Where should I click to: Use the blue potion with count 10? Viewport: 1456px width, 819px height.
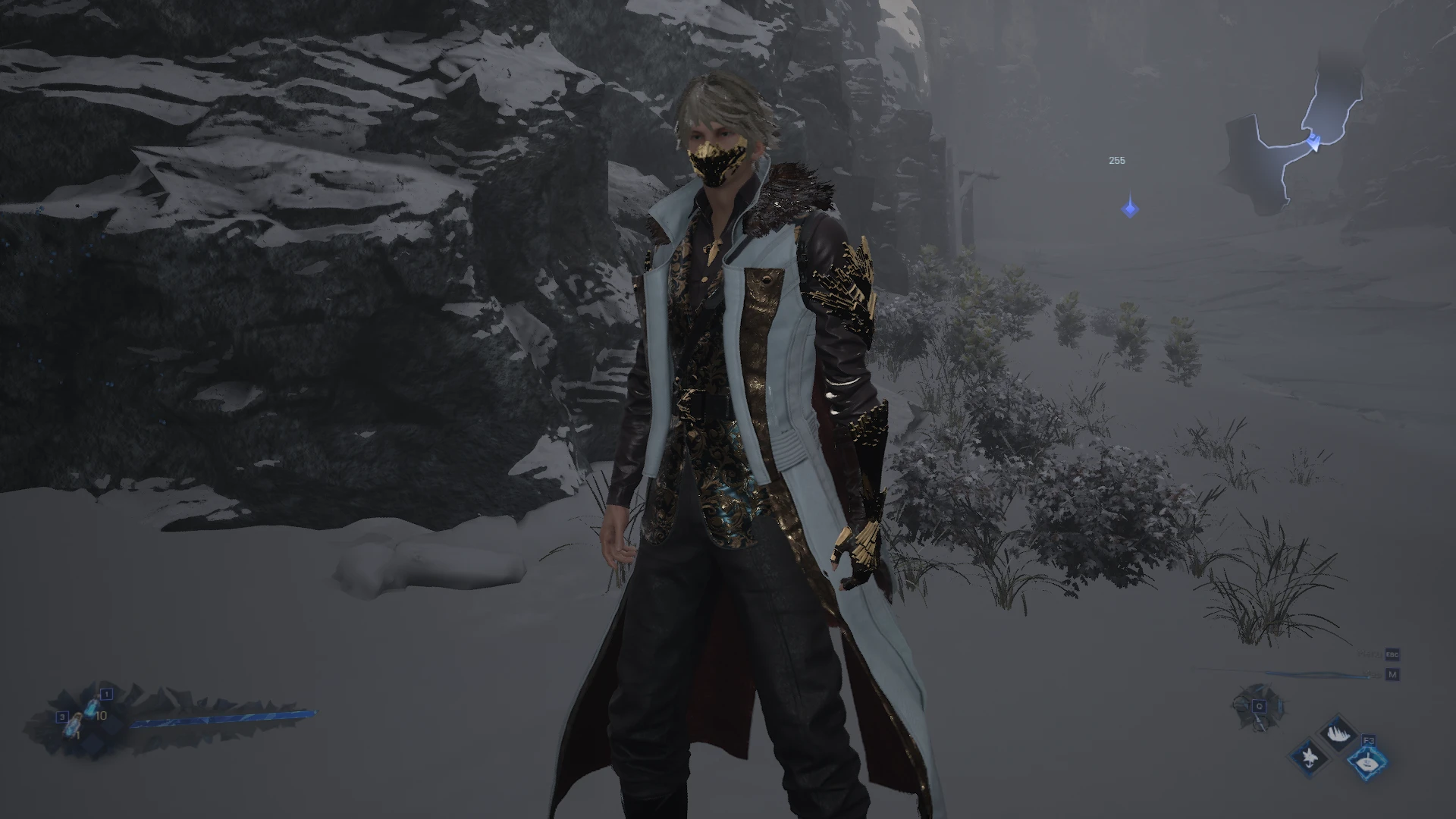[93, 708]
